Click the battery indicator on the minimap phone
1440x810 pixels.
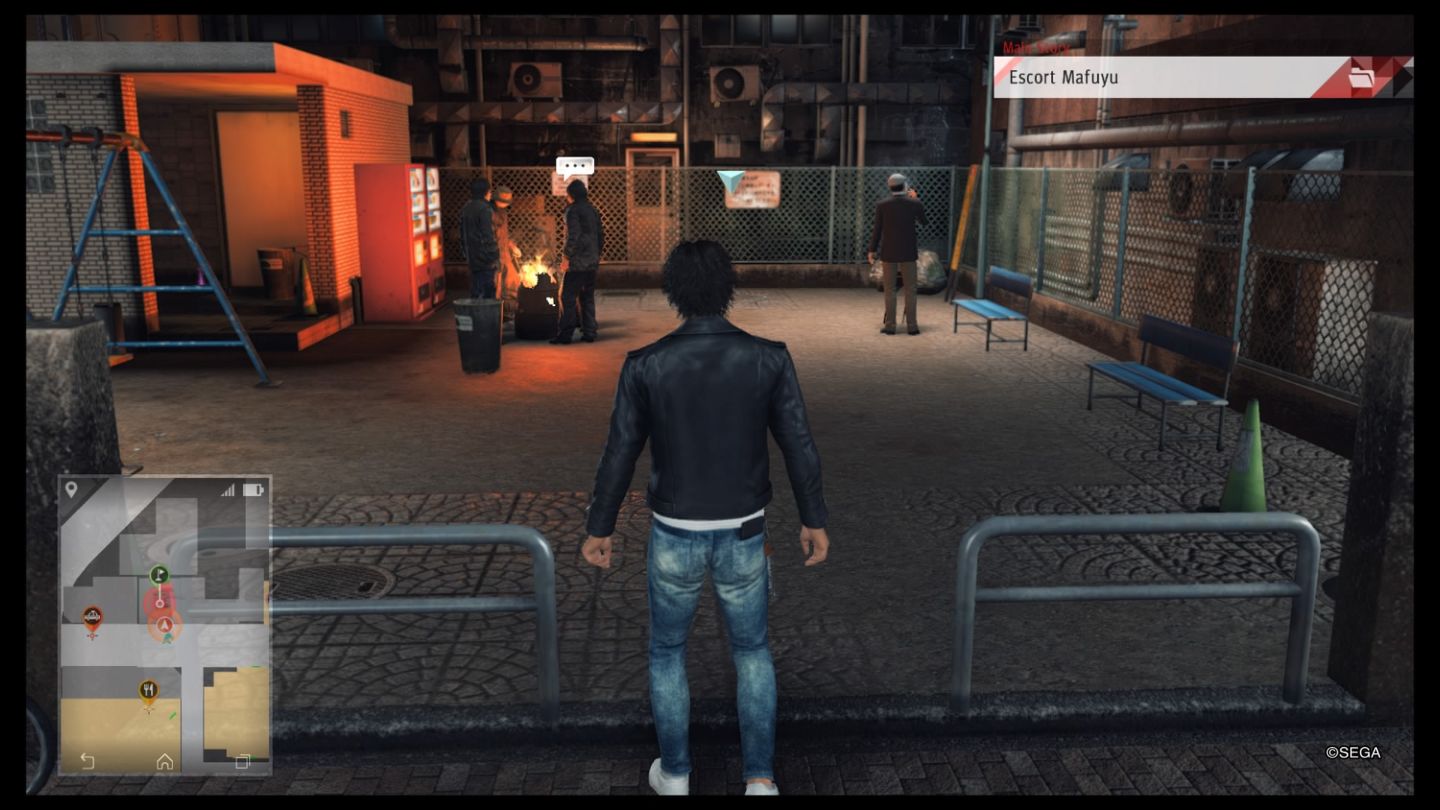[253, 490]
